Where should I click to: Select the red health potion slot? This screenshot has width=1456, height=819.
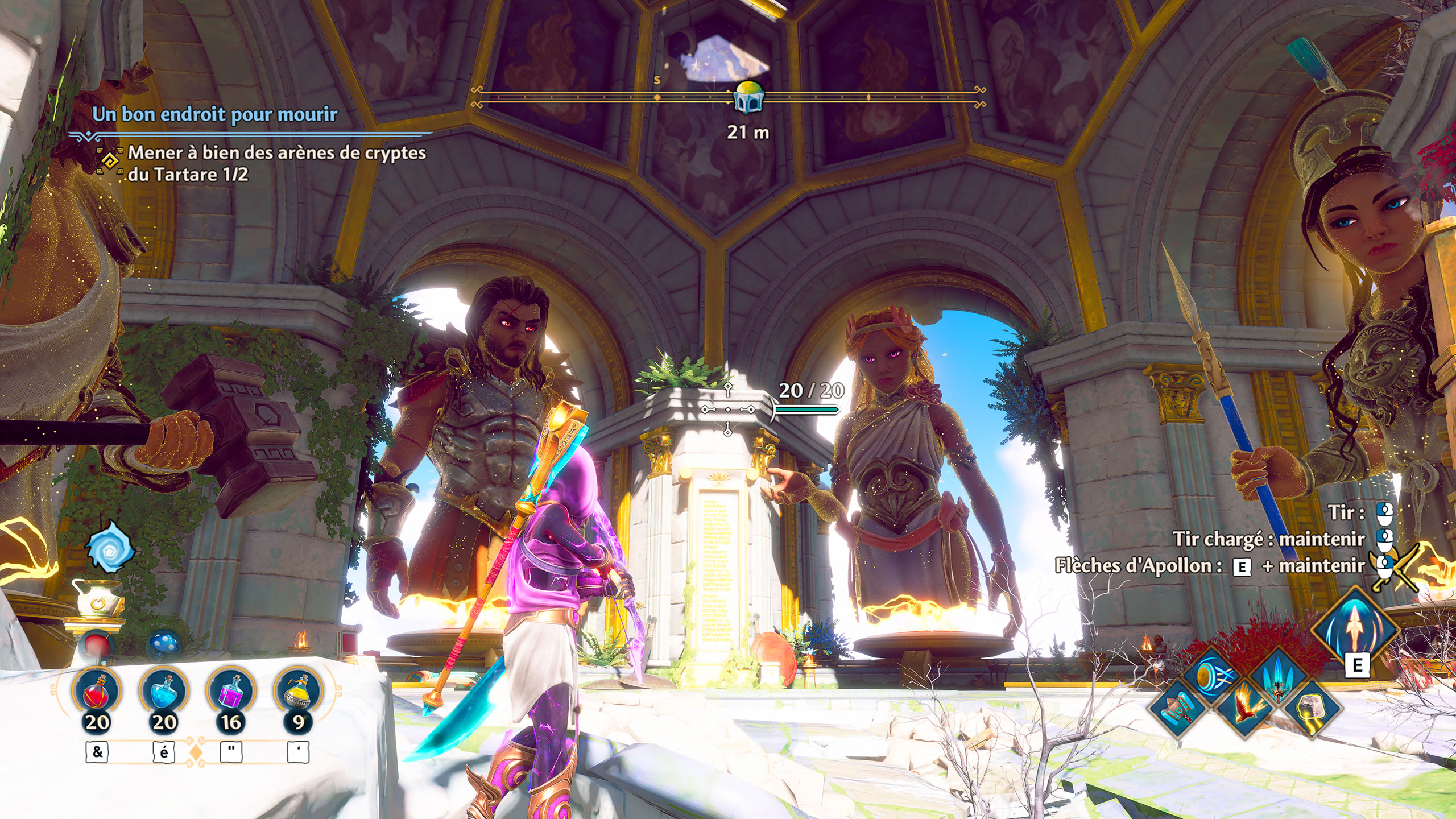click(97, 691)
